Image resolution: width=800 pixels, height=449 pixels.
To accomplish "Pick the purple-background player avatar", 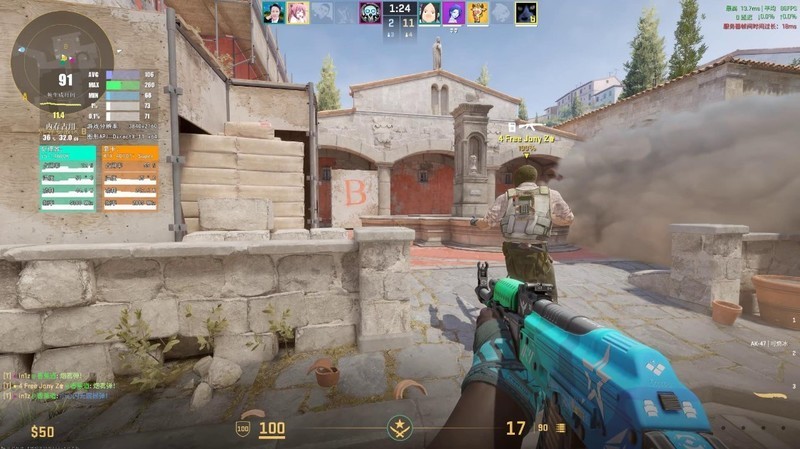I will pyautogui.click(x=453, y=12).
